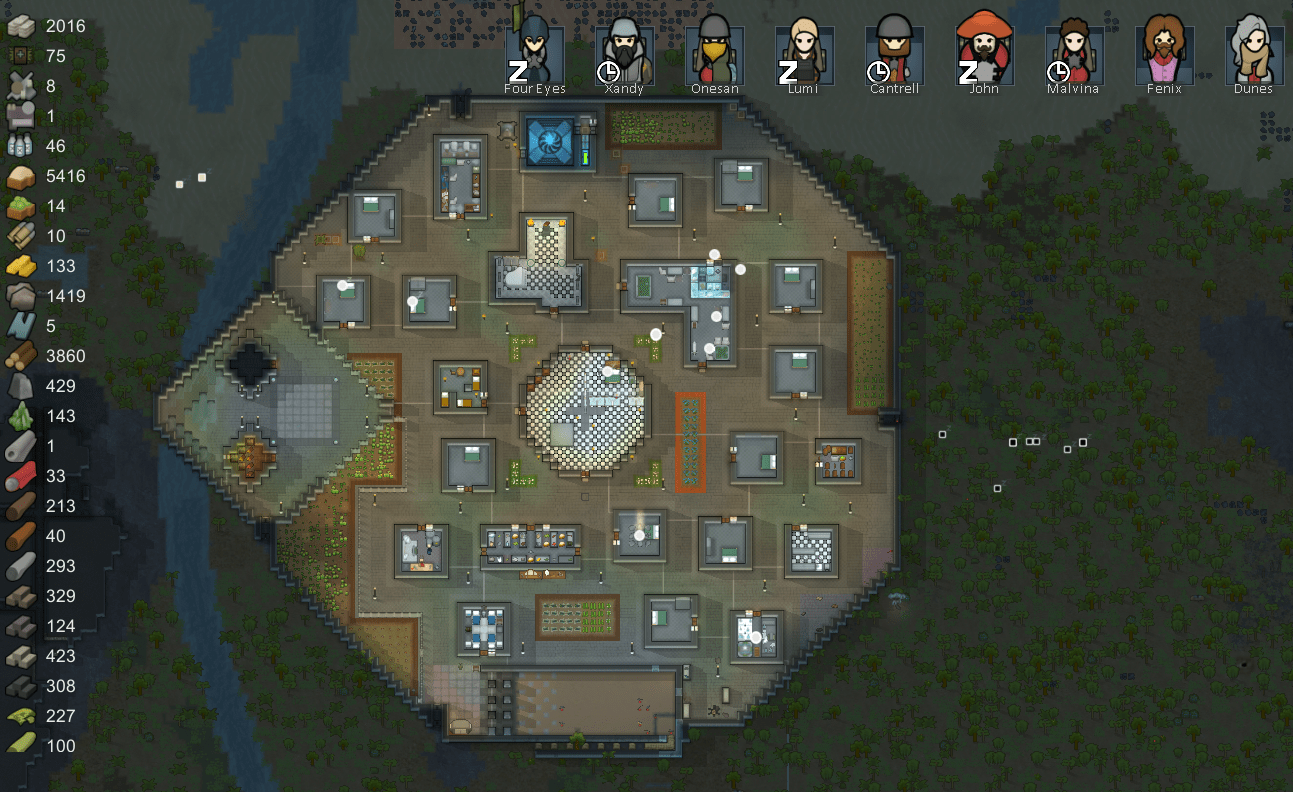The image size is (1293, 792).
Task: Click the component resource icon showing 75
Action: 20,56
